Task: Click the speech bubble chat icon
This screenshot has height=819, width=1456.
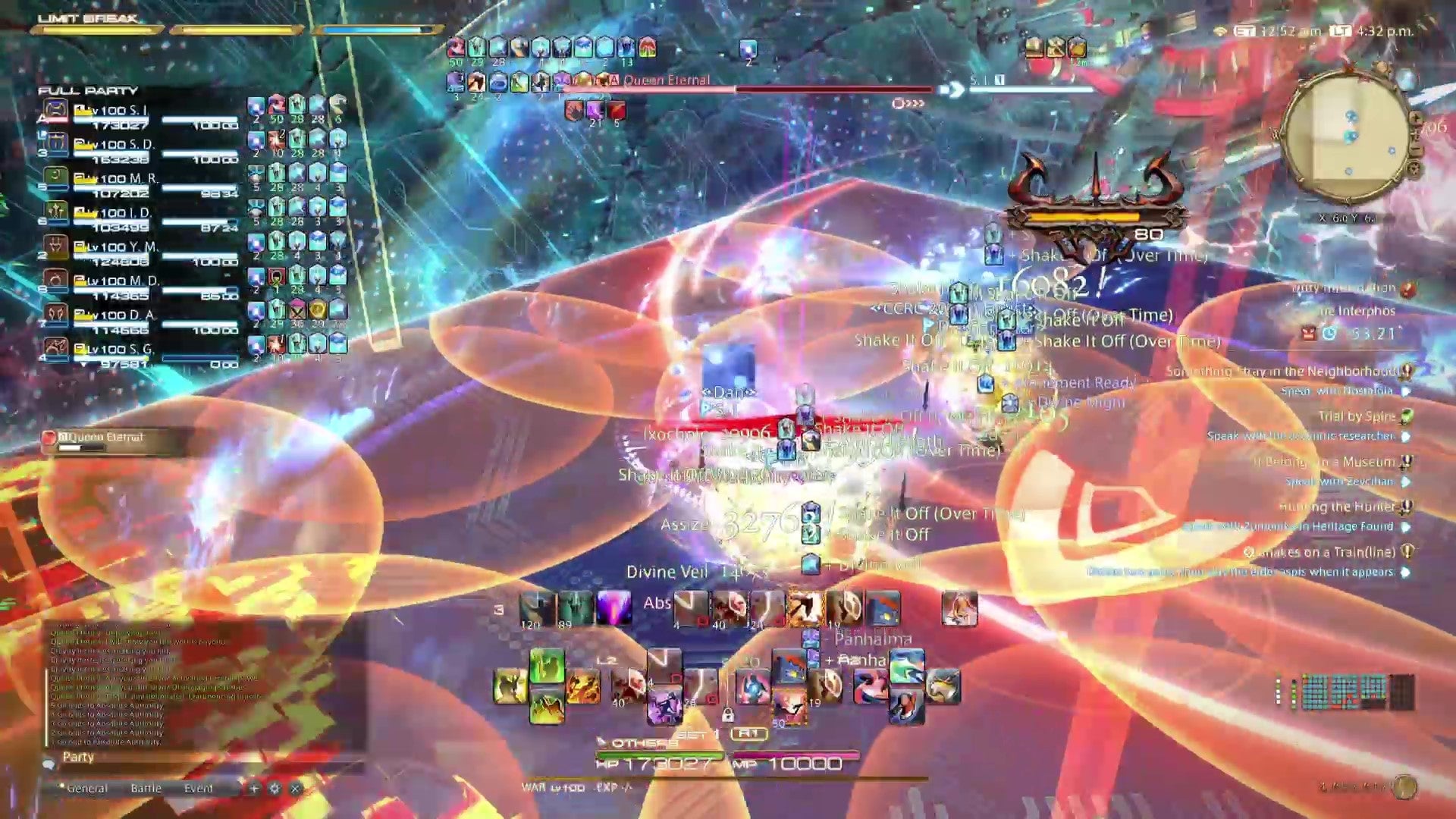Action: pos(49,765)
